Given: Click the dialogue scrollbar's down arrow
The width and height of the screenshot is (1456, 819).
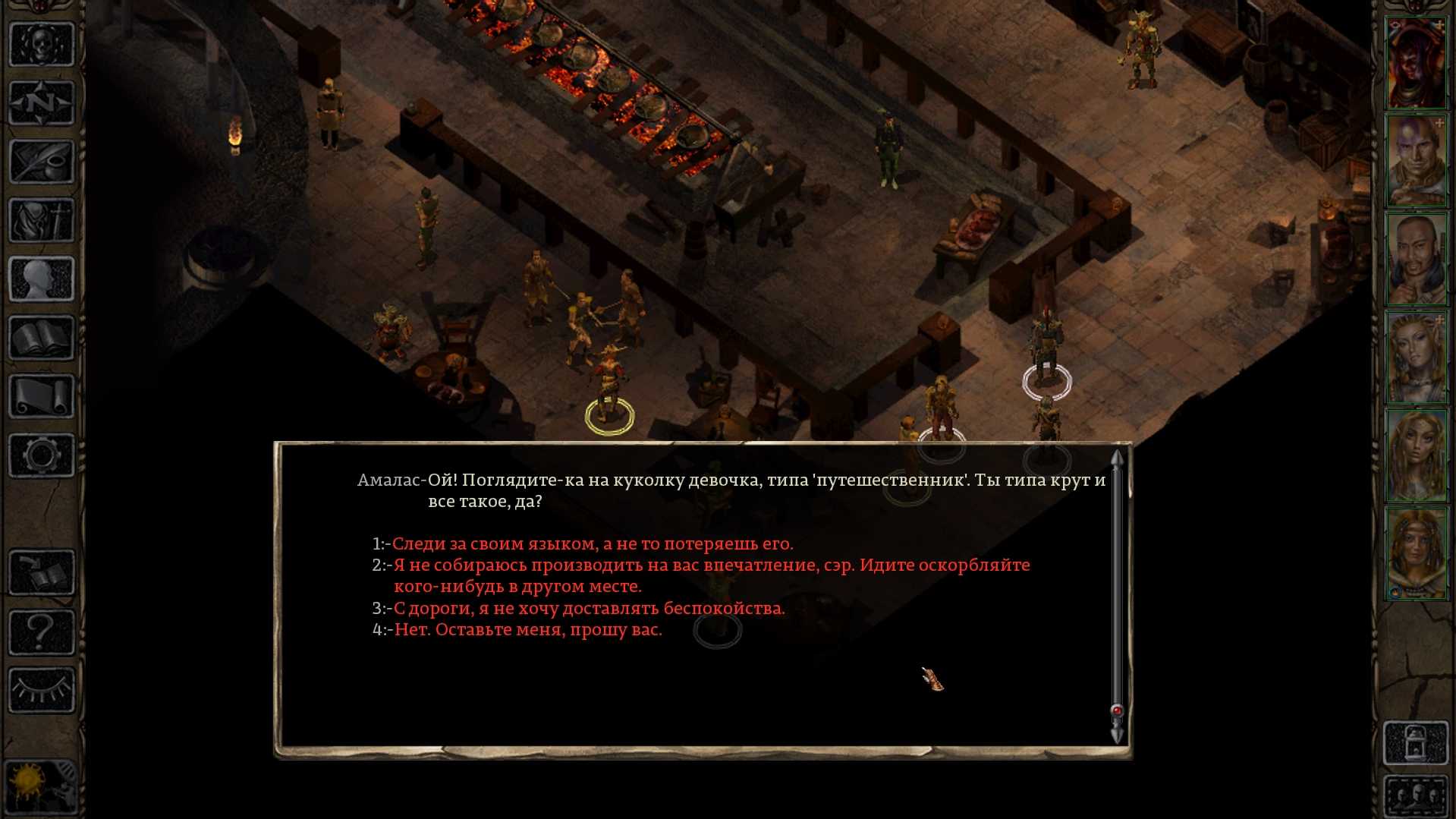Looking at the screenshot, I should [1117, 735].
